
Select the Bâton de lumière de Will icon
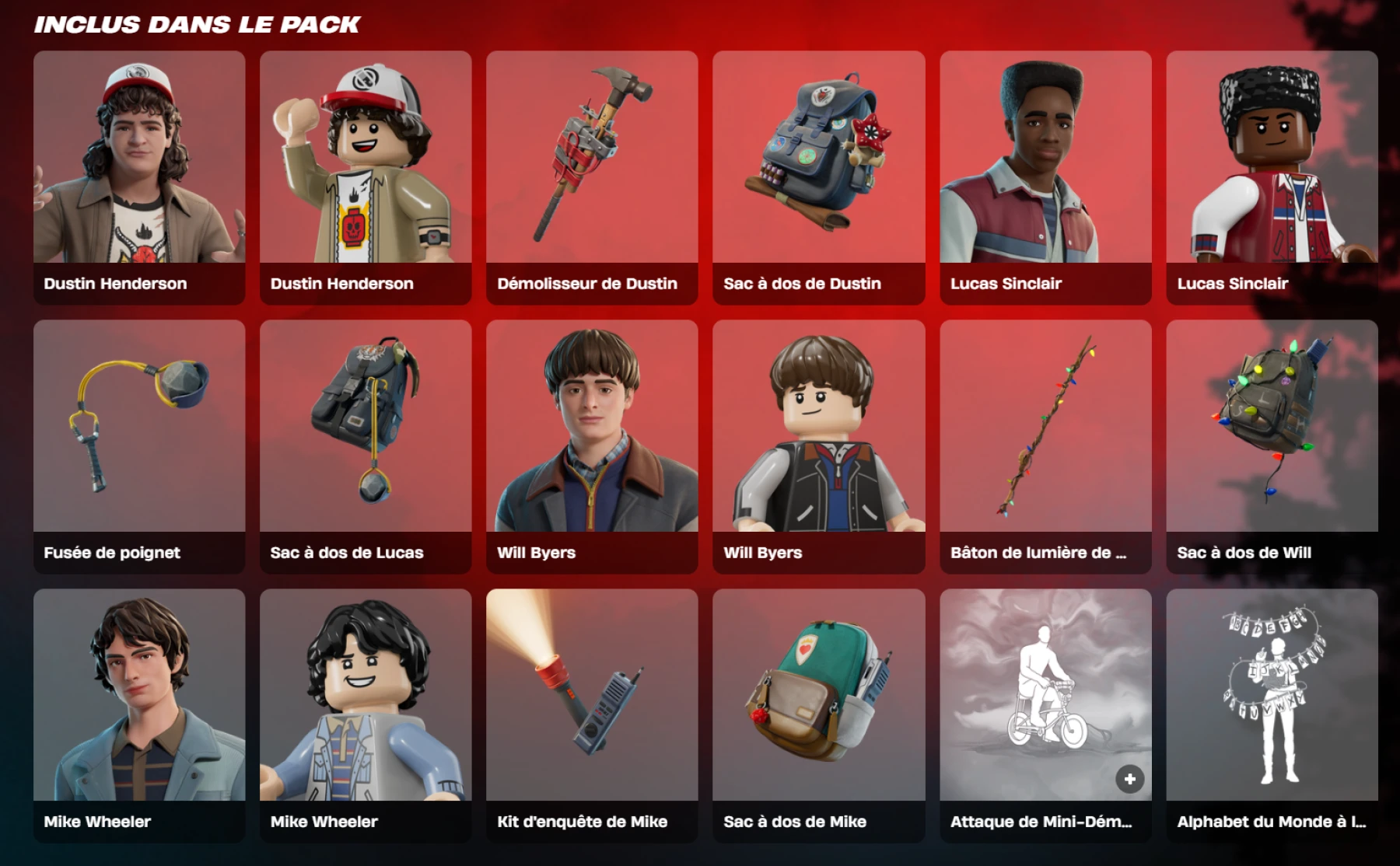click(x=1045, y=428)
